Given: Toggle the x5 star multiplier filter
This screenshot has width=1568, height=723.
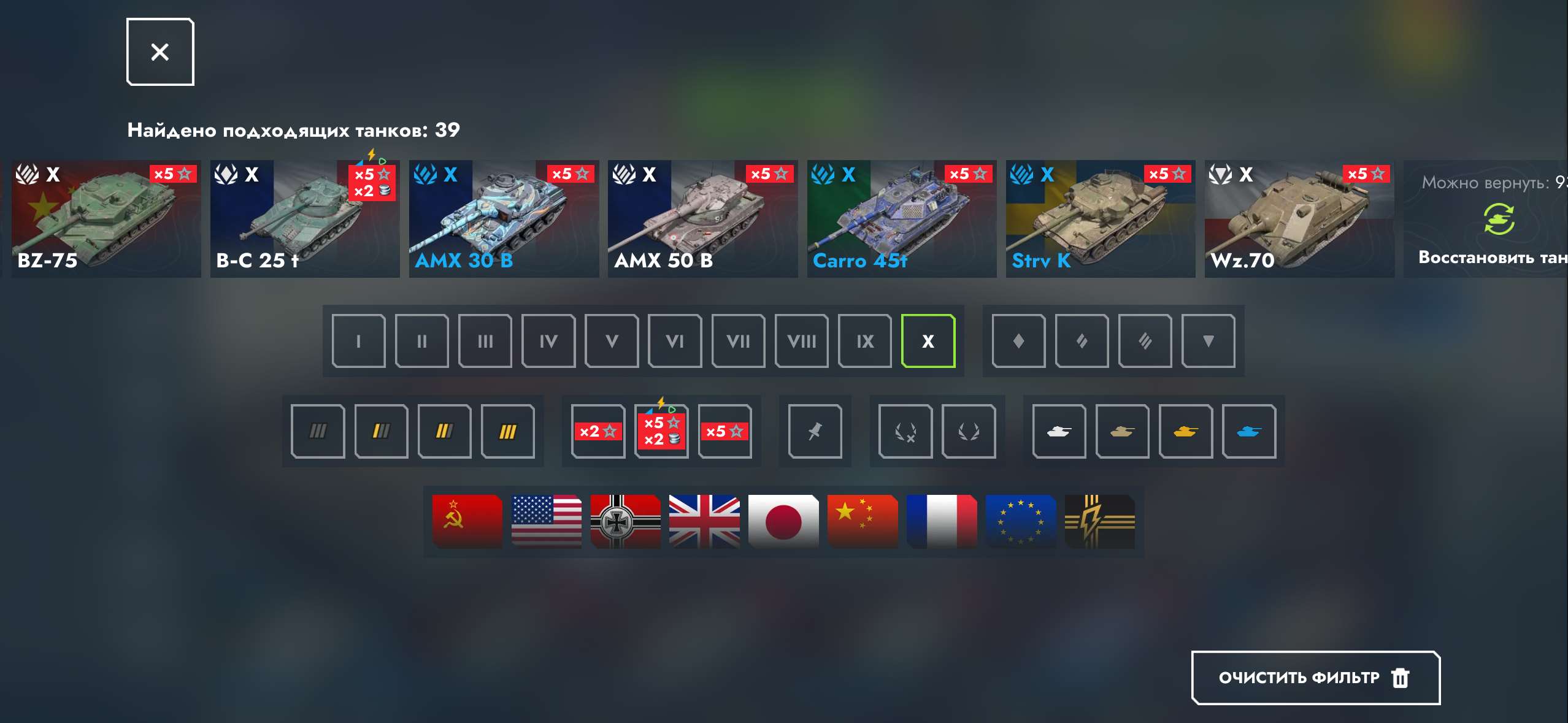Looking at the screenshot, I should [x=726, y=431].
